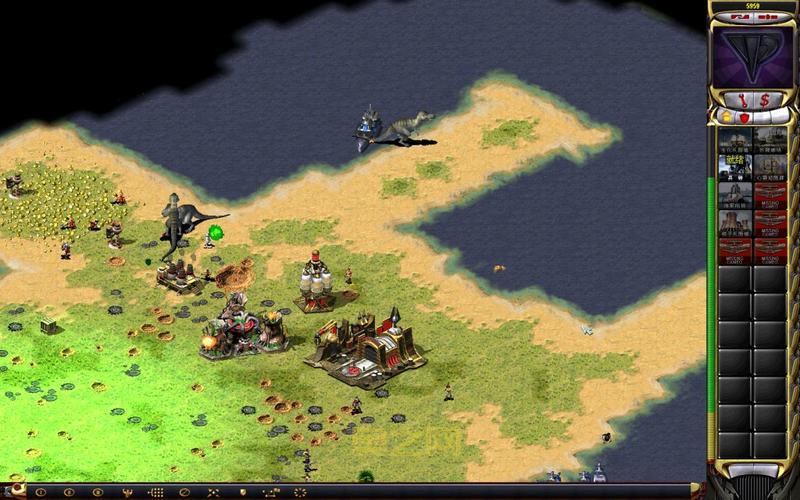The height and width of the screenshot is (500, 800).
Task: Switch to the red shield defenses tab
Action: [x=743, y=118]
